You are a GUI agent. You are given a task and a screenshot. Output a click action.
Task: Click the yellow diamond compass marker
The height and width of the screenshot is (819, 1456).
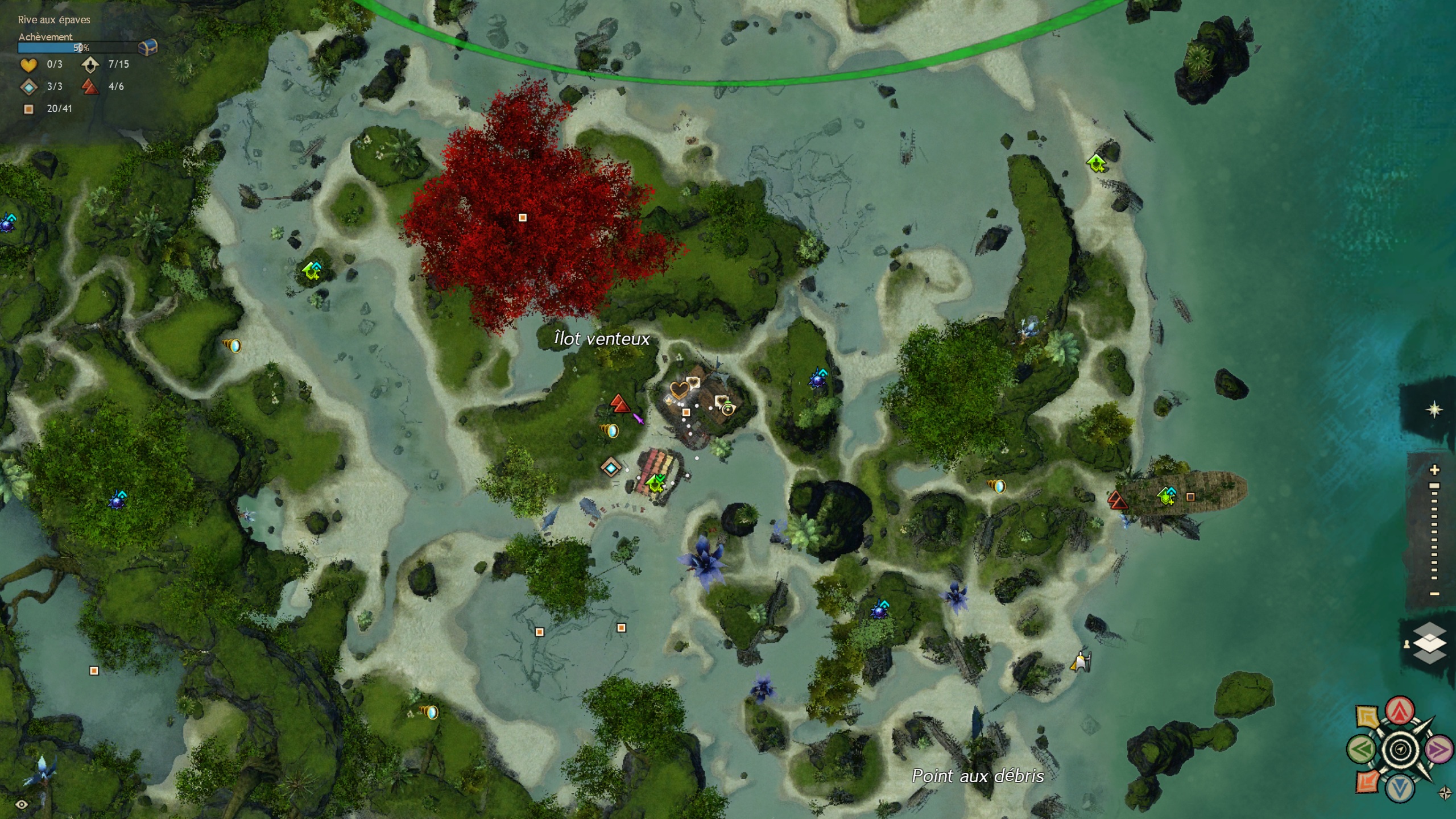tap(1367, 716)
